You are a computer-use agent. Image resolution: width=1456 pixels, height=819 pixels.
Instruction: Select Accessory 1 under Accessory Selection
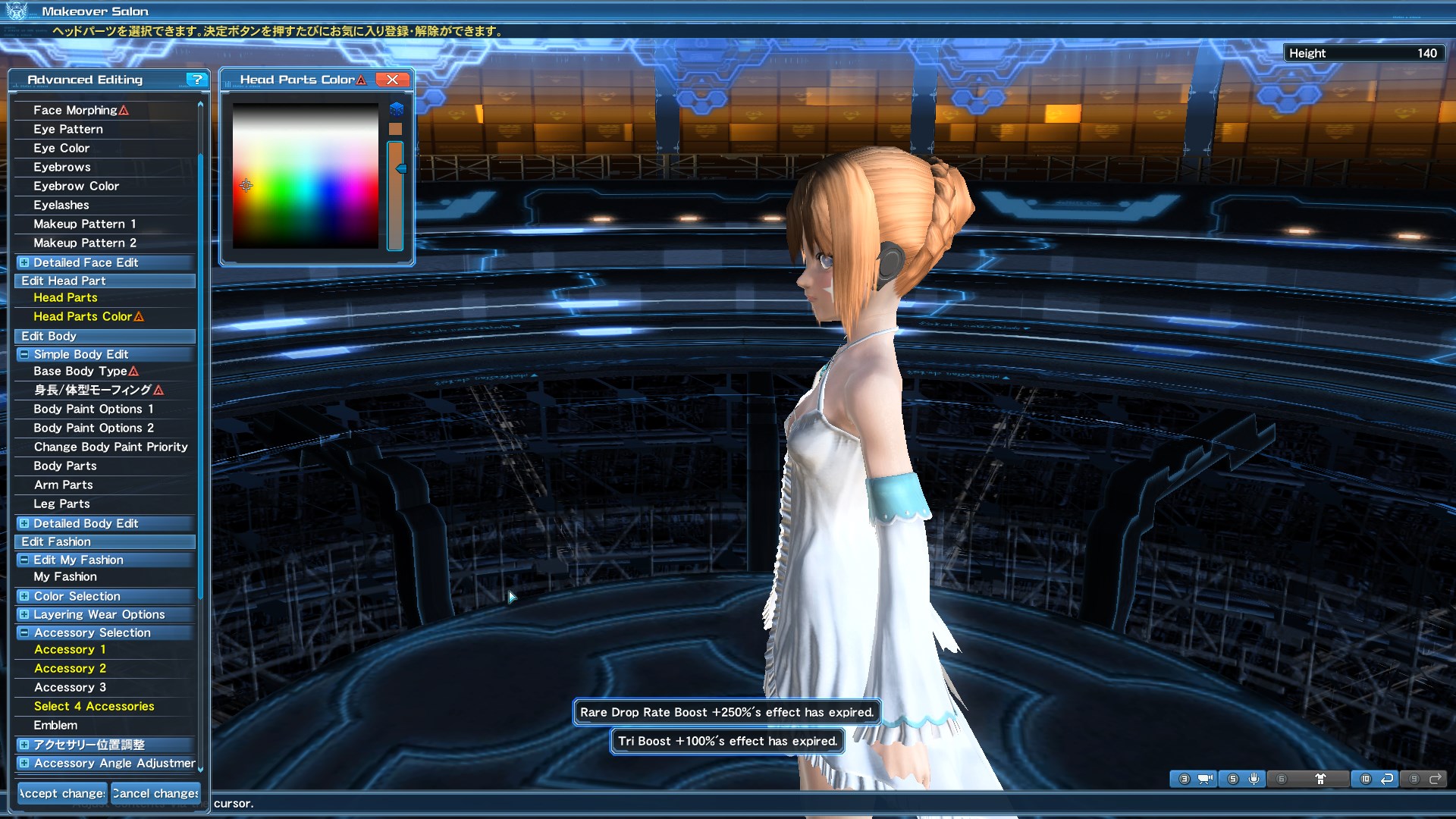70,649
